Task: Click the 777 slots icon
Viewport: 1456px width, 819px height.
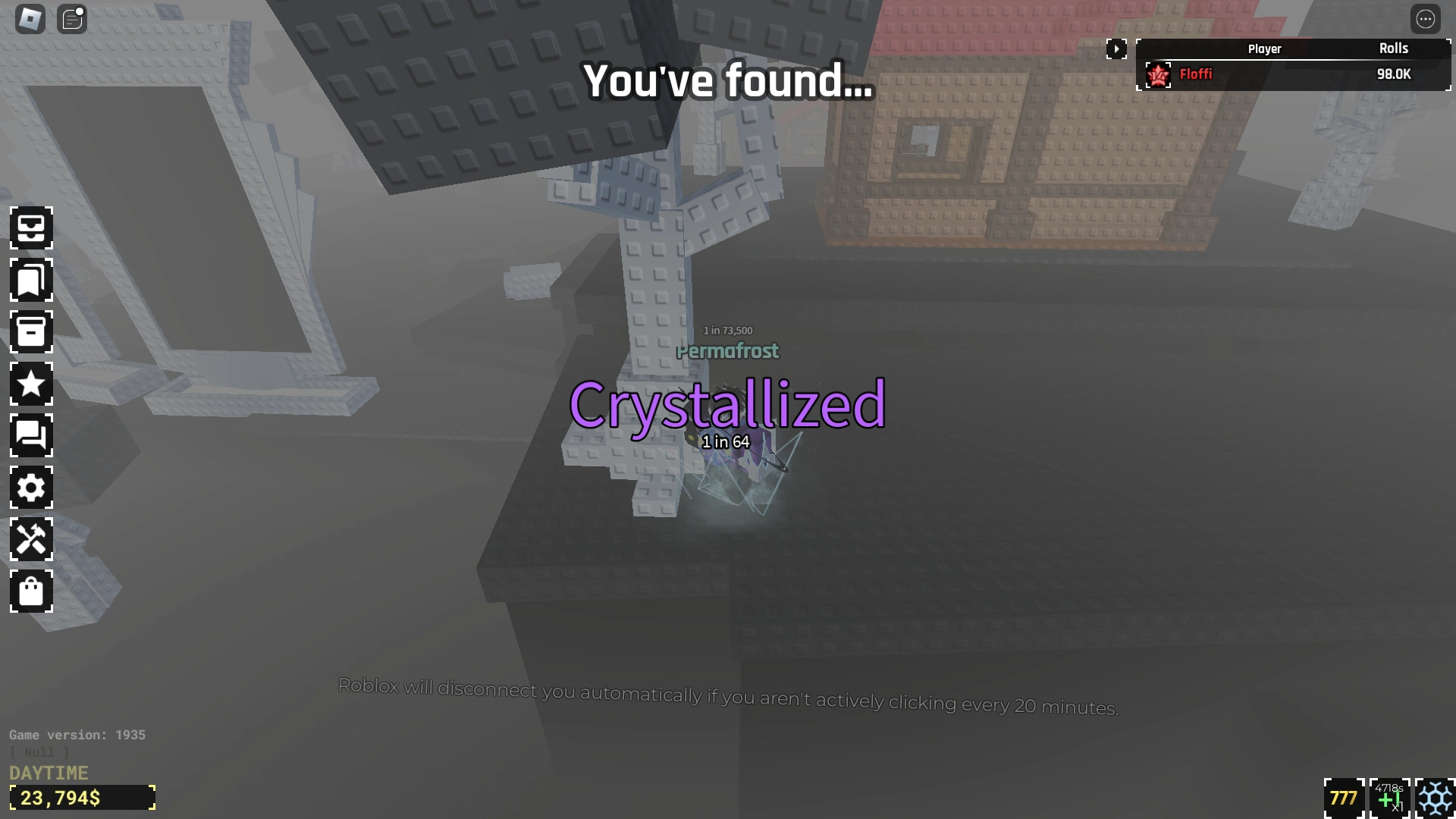Action: 1343,797
